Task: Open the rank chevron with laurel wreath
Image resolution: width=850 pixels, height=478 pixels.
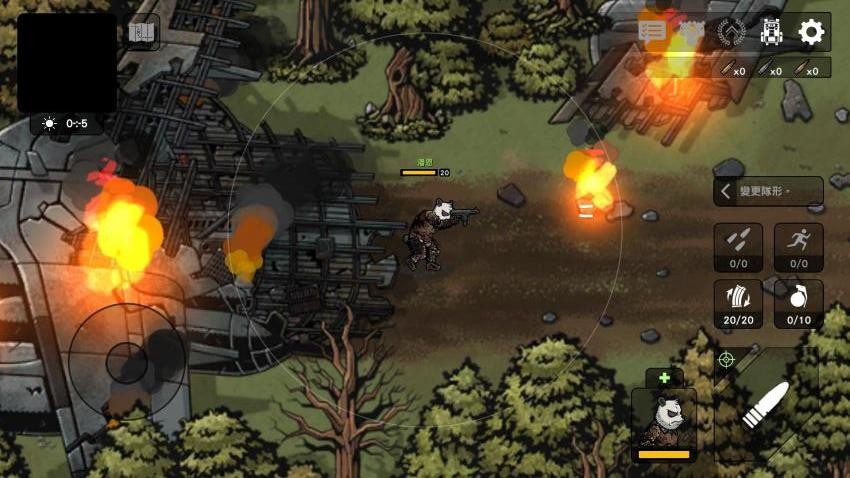Action: [x=731, y=32]
